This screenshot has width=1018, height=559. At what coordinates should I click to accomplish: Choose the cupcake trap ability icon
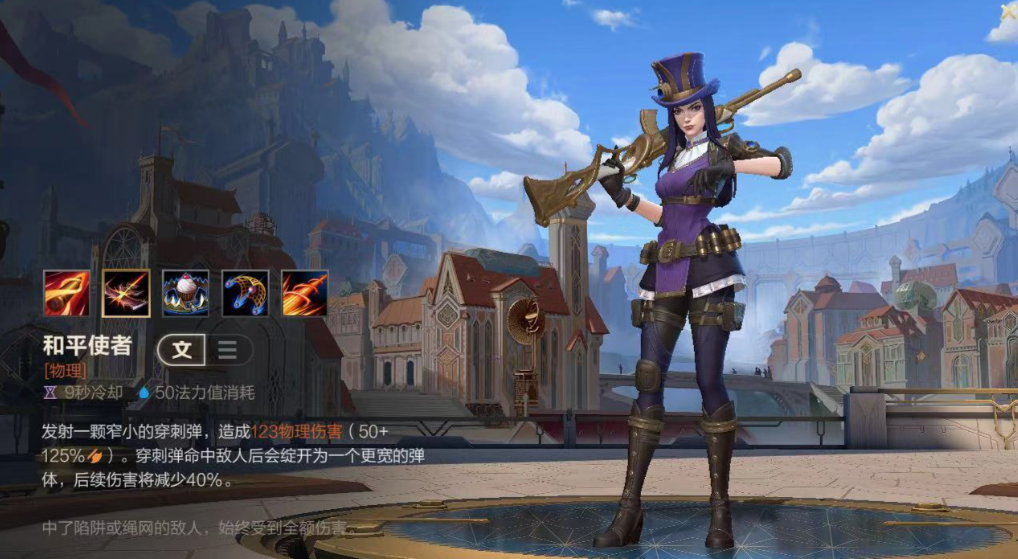pyautogui.click(x=185, y=293)
